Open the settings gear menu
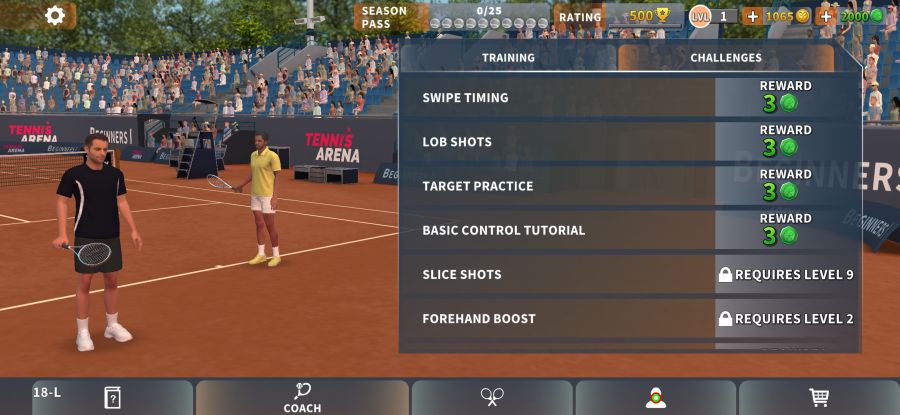The height and width of the screenshot is (415, 900). click(x=55, y=15)
